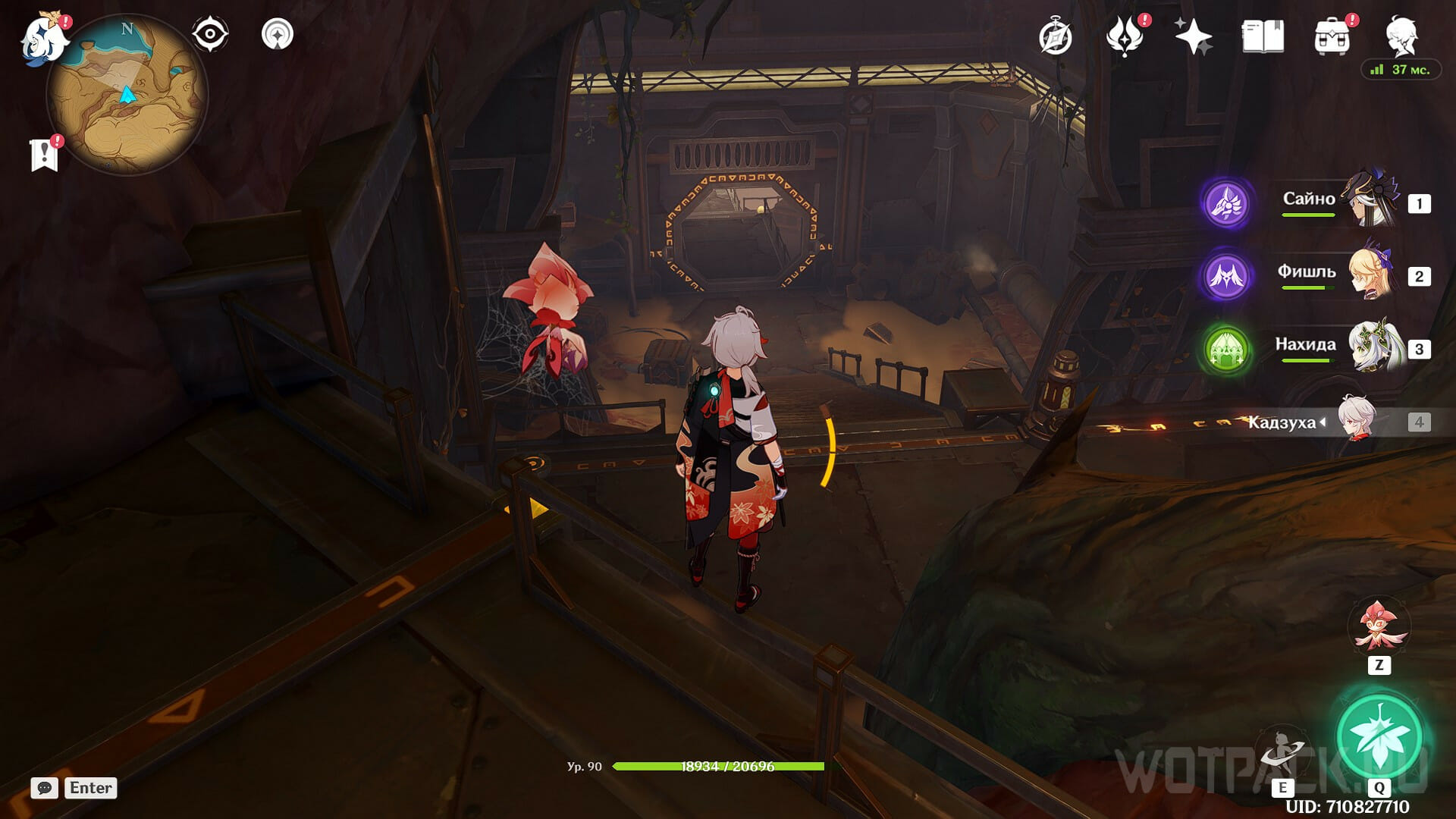Image resolution: width=1456 pixels, height=819 pixels.
Task: Open the character screen icon
Action: pos(1401,35)
